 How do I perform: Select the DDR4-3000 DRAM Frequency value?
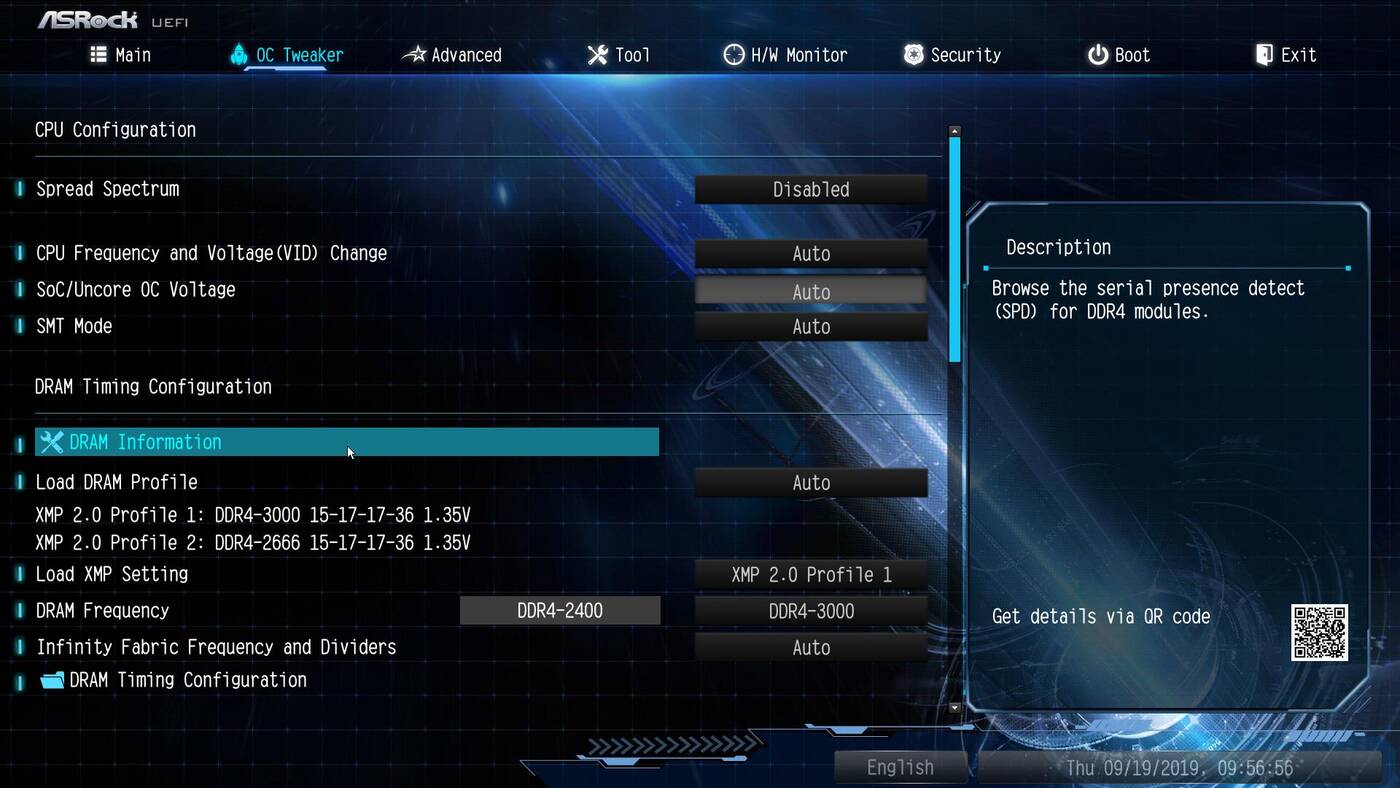point(811,611)
